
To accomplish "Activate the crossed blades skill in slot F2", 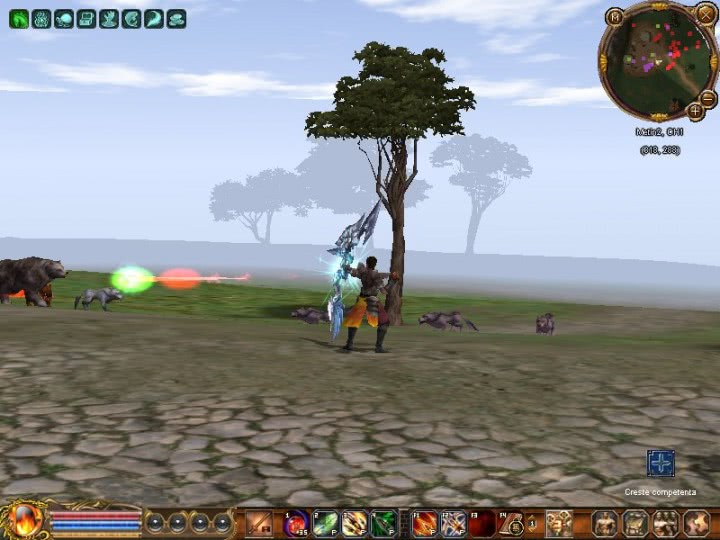I will 454,523.
